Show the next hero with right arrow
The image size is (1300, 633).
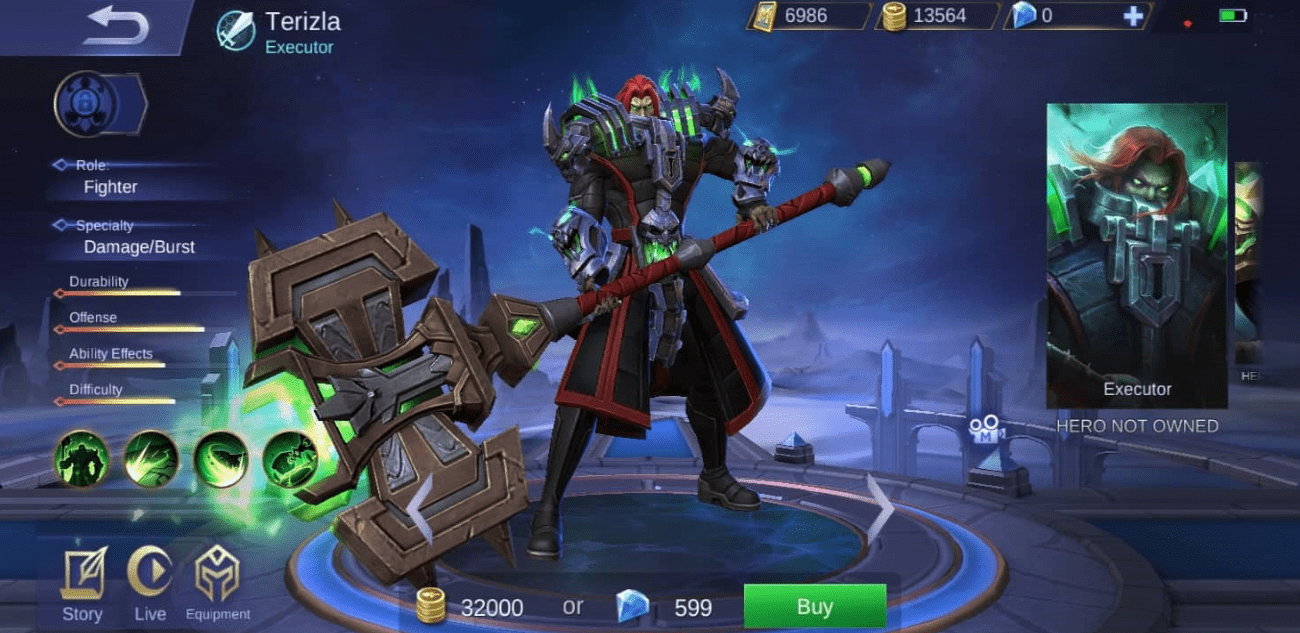[879, 508]
